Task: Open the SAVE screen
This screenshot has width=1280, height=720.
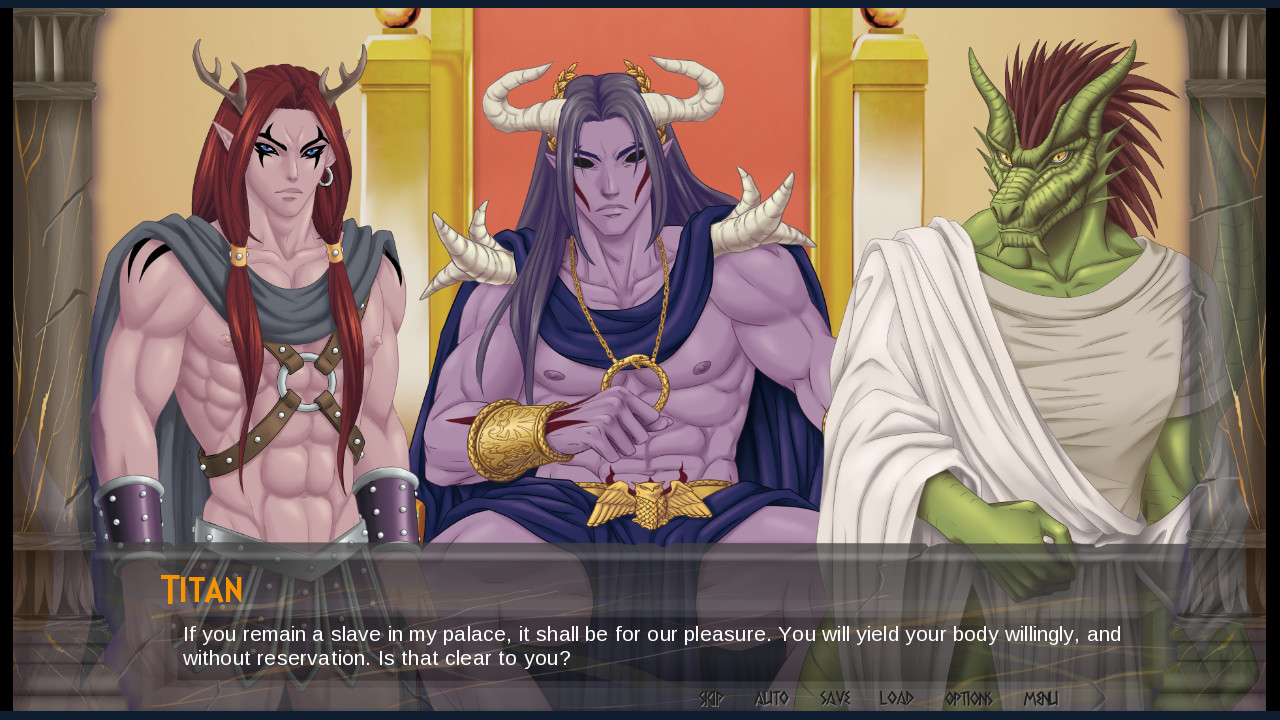Action: (838, 699)
